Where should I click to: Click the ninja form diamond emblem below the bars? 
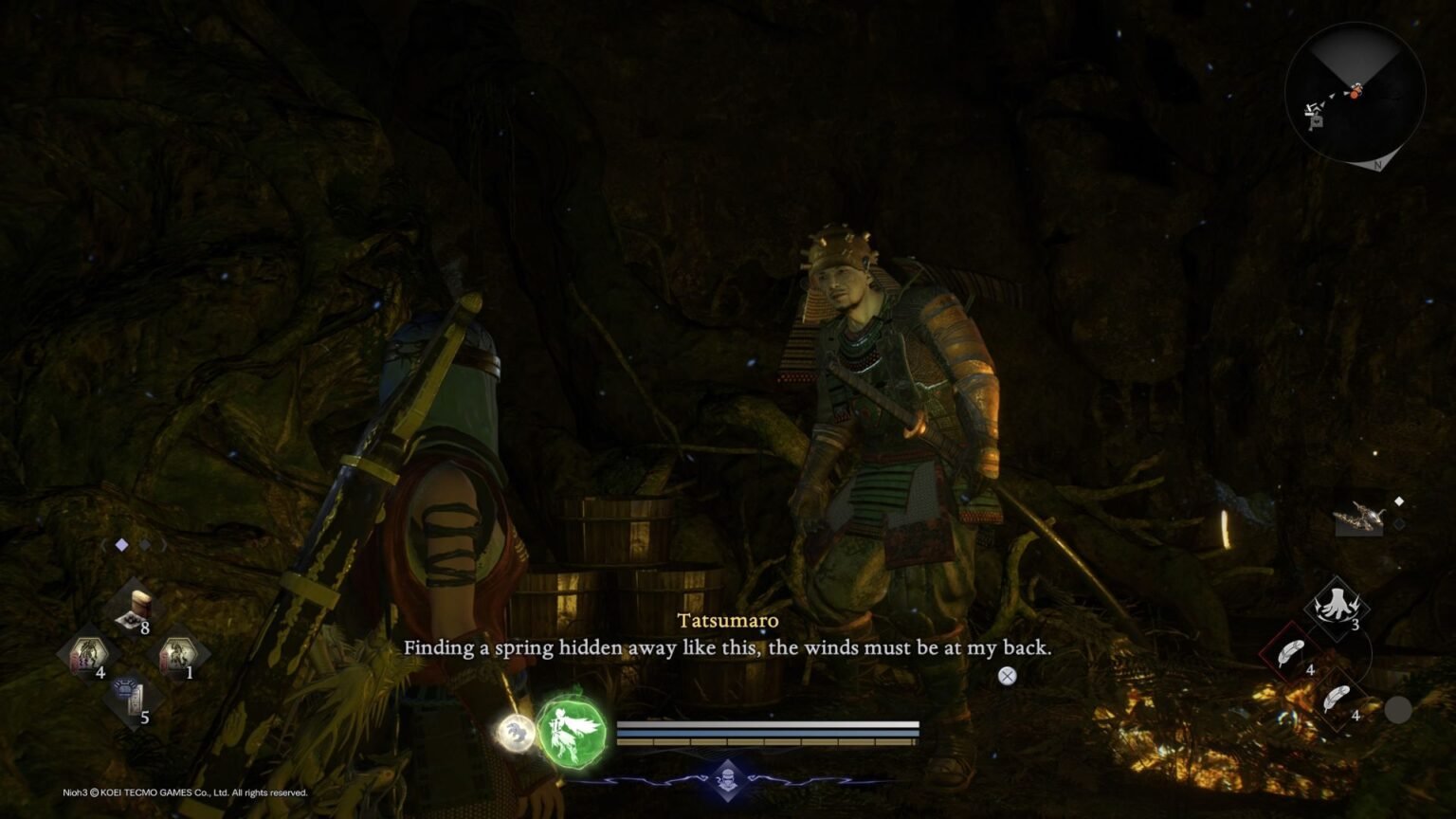pos(727,778)
